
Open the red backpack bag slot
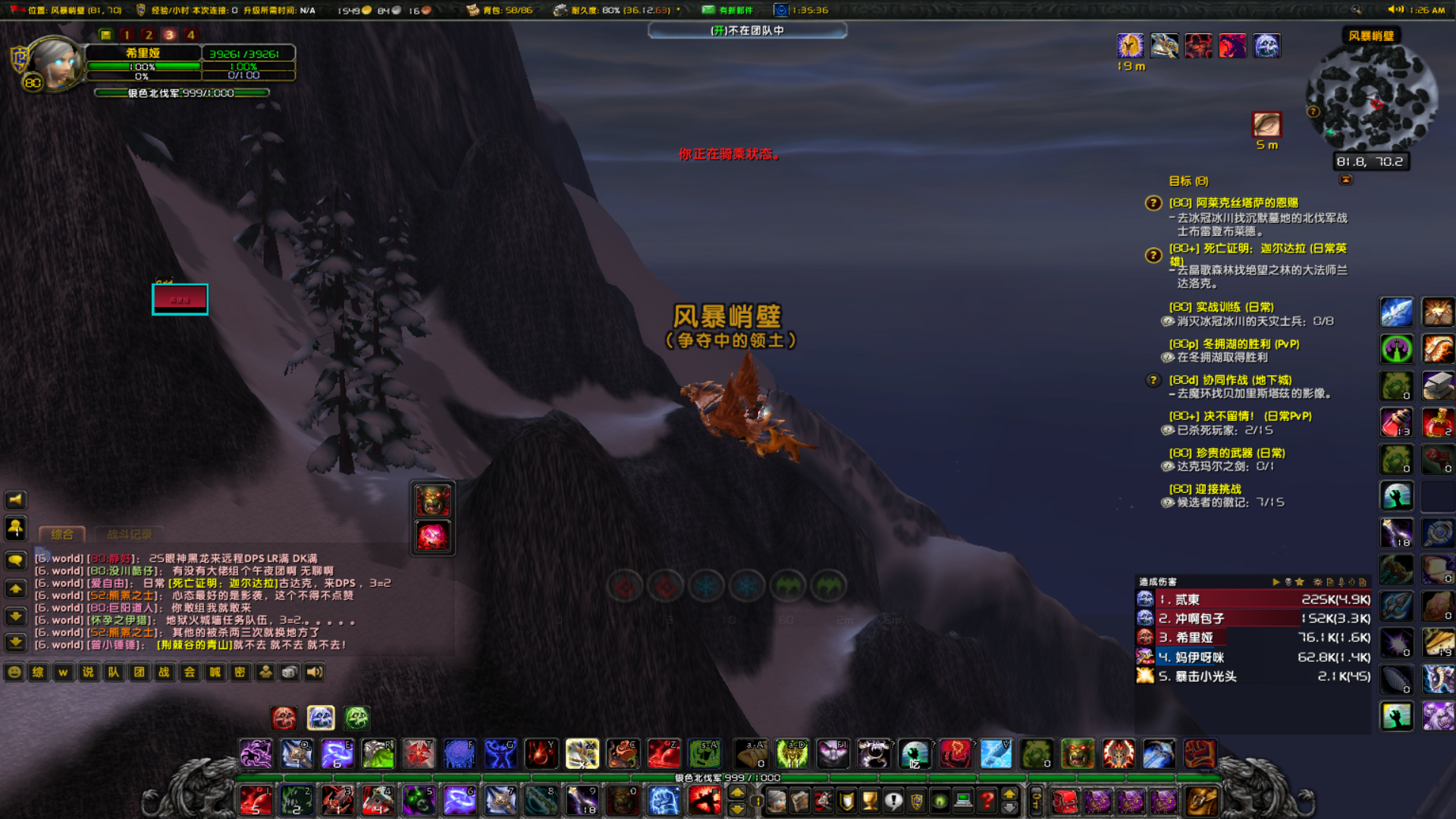tap(1065, 801)
